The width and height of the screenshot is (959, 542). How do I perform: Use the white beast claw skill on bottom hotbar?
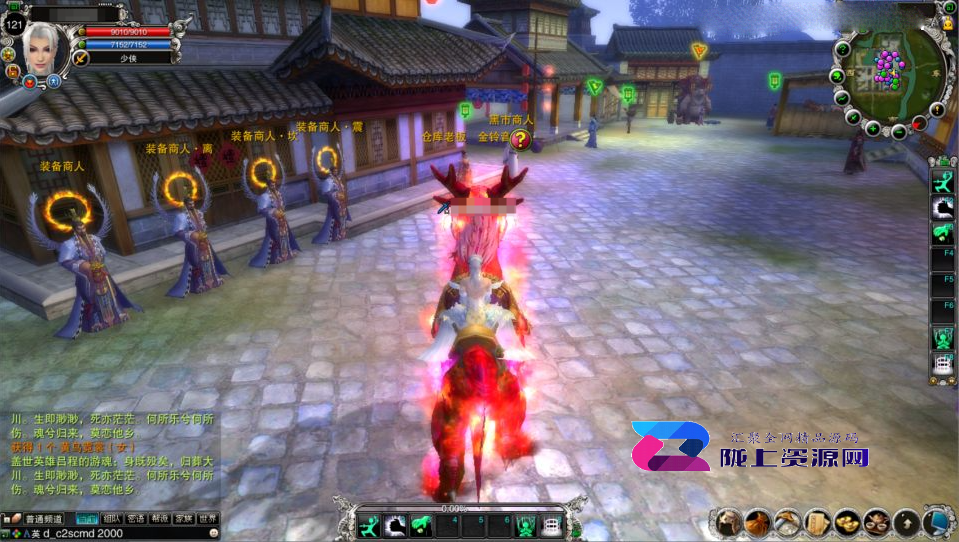pos(396,525)
